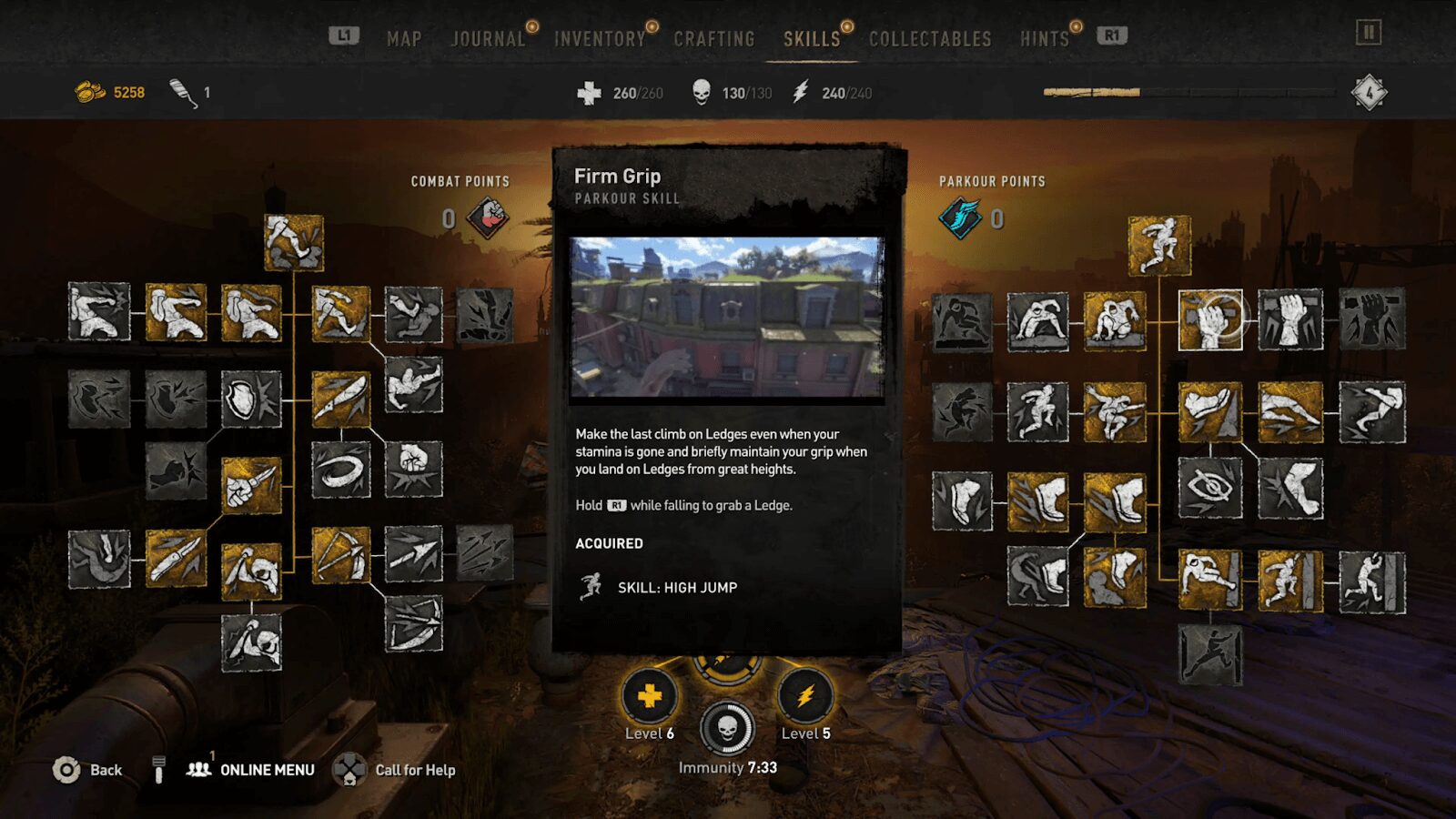This screenshot has height=819, width=1456.
Task: Select the bow and arrow combat skill
Action: click(x=340, y=554)
